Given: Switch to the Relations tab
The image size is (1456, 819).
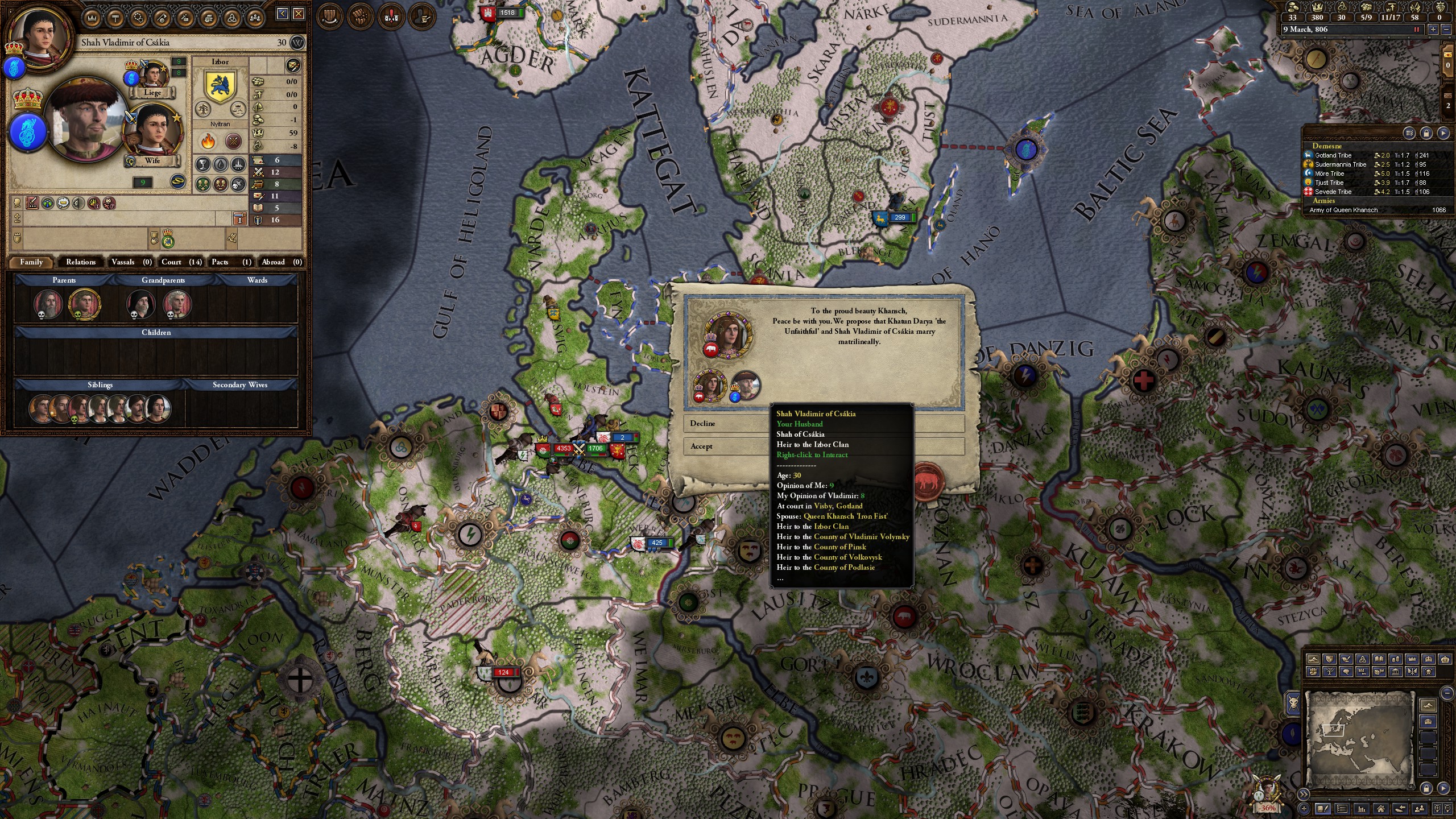Looking at the screenshot, I should (80, 262).
